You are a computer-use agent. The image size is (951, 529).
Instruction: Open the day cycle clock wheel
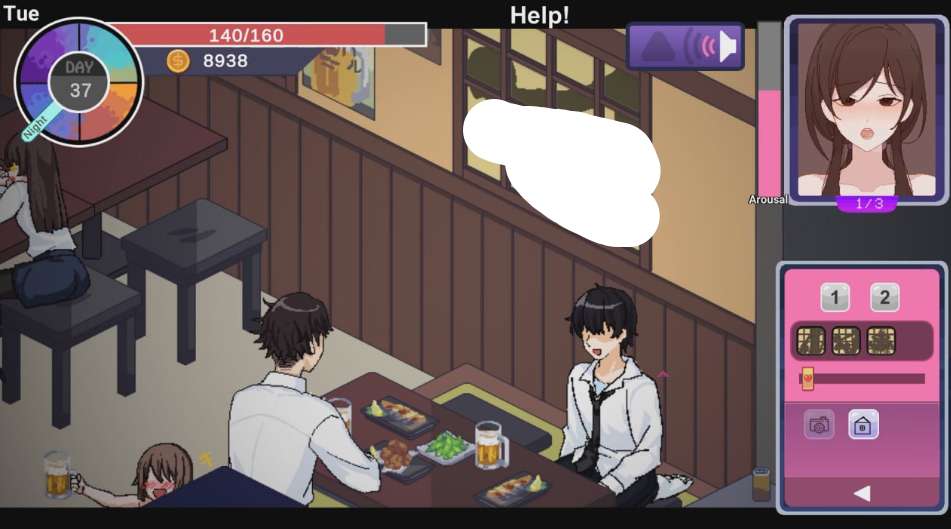pos(79,81)
